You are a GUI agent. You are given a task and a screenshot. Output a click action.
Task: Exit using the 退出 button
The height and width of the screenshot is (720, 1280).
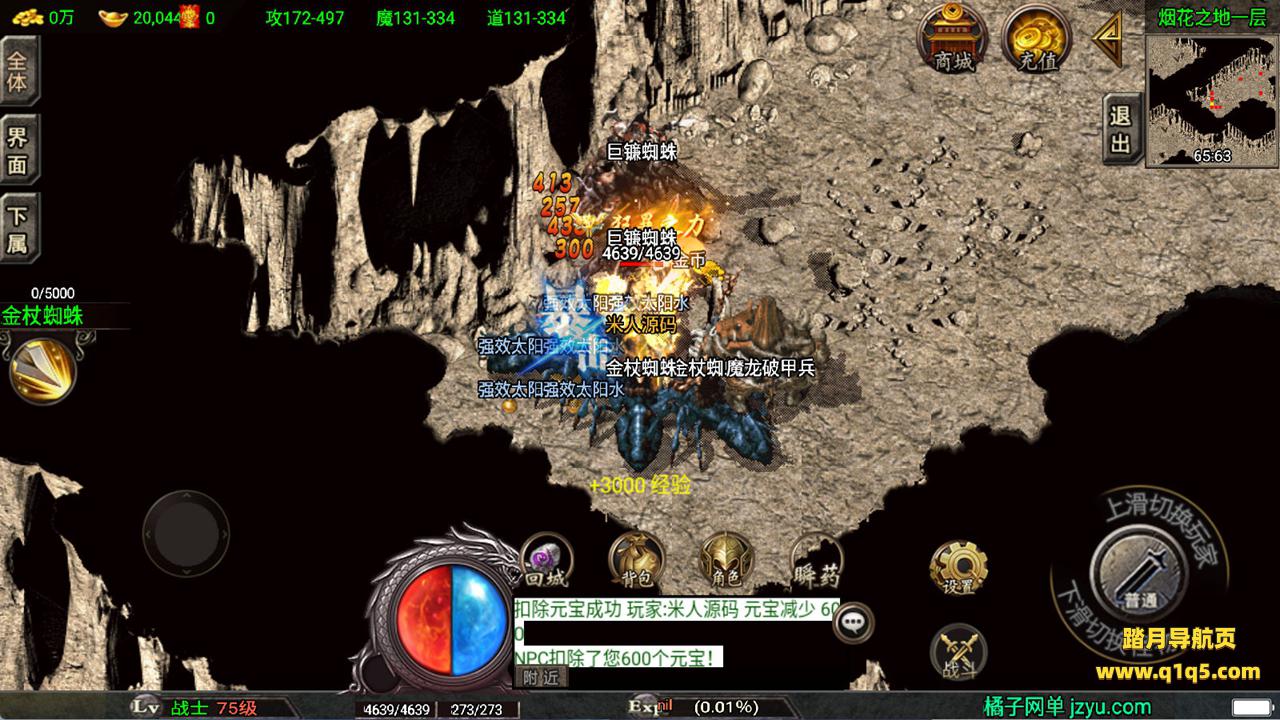pos(1120,130)
